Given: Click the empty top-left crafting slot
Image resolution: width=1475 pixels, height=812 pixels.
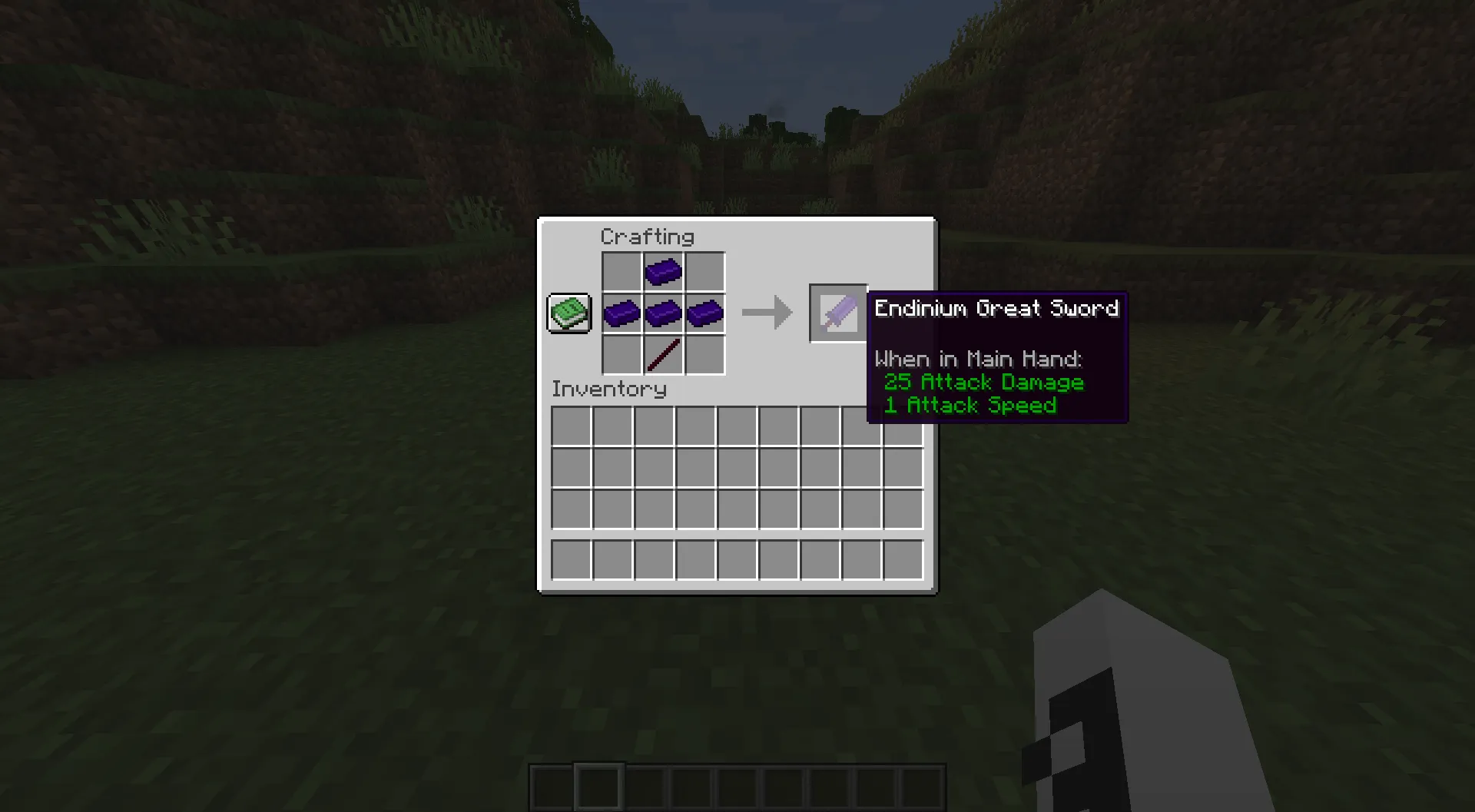Looking at the screenshot, I should coord(621,271).
